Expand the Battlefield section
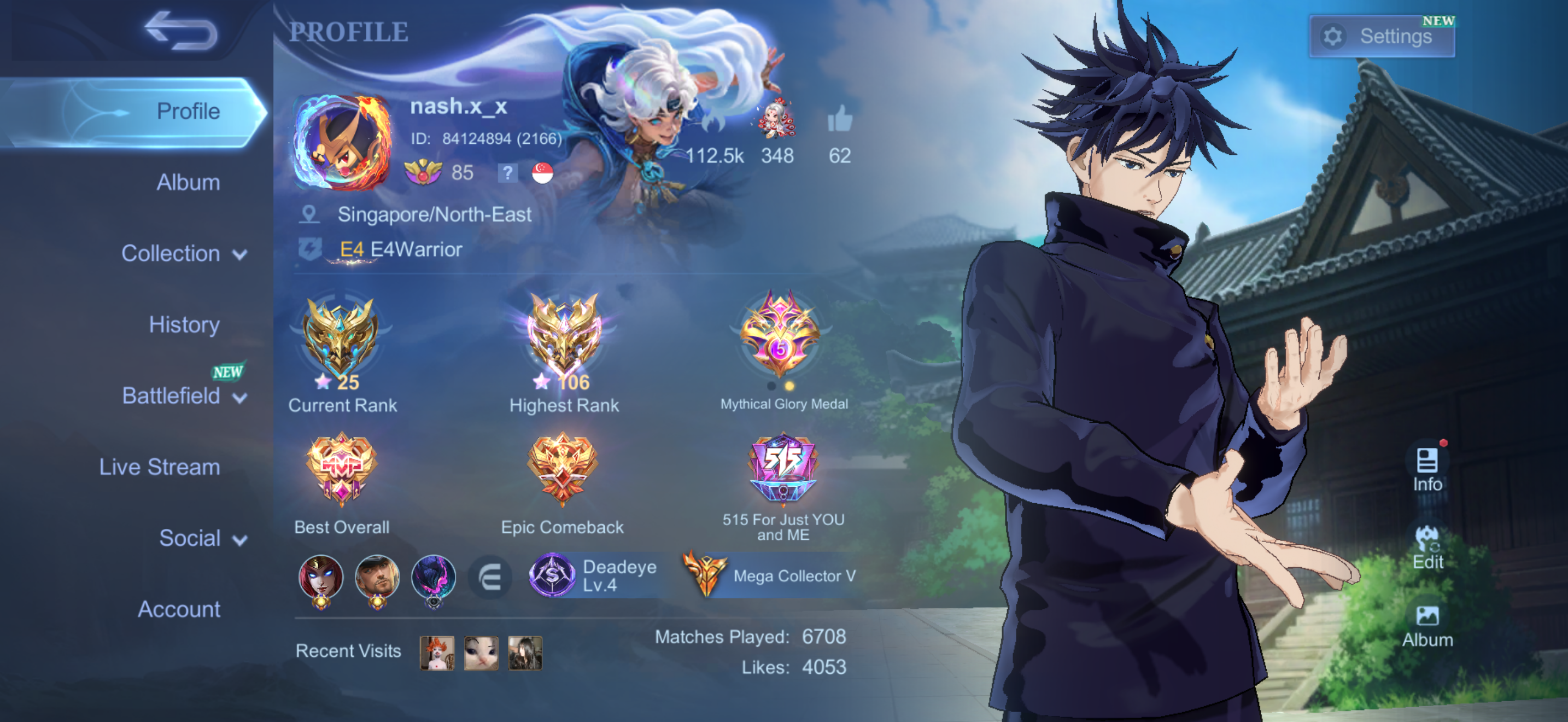This screenshot has width=1568, height=722. [183, 395]
